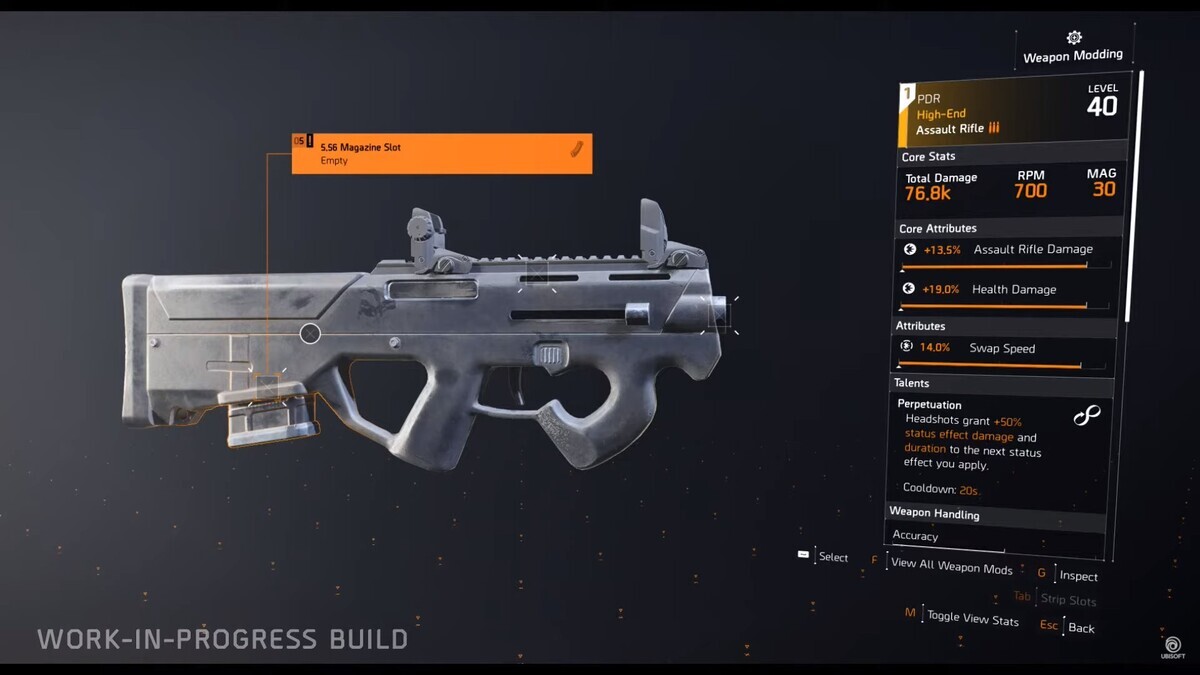
Task: Pick the muzzle mod slot marker
Action: pos(721,313)
